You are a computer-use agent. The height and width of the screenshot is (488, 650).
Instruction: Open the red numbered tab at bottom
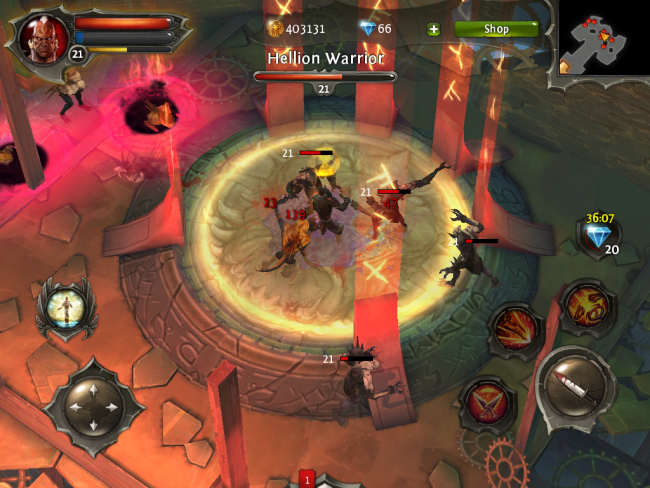307,479
